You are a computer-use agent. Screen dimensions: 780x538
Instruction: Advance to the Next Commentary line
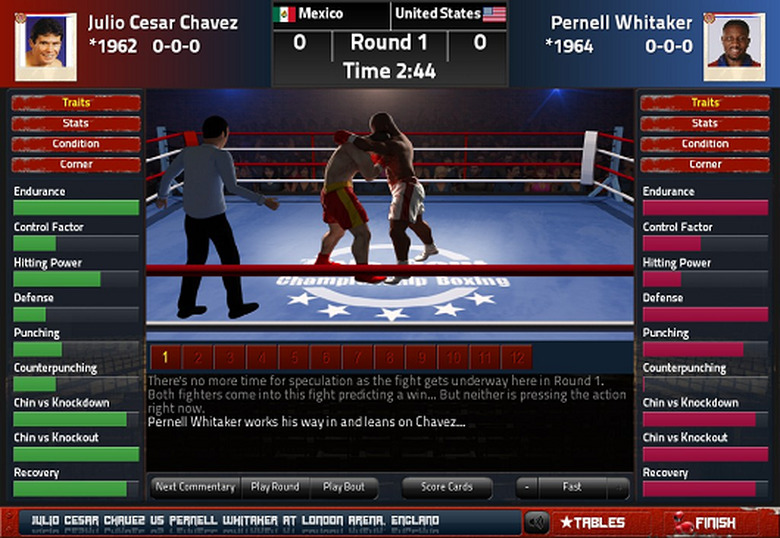point(195,487)
